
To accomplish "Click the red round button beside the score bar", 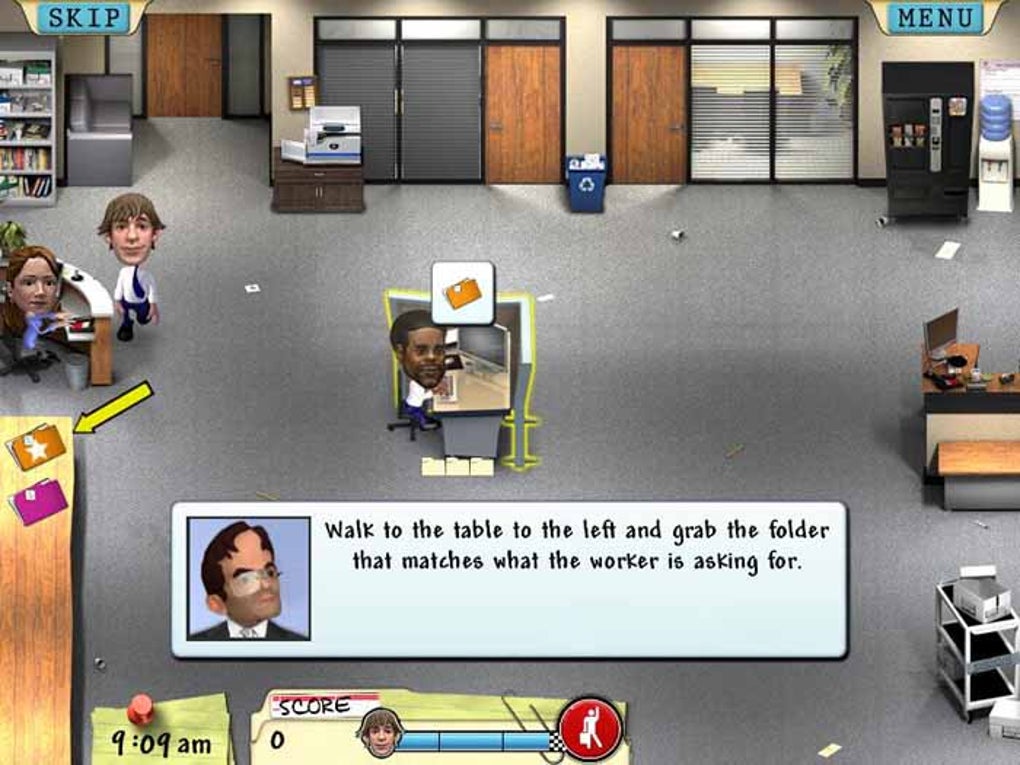I will pos(590,728).
